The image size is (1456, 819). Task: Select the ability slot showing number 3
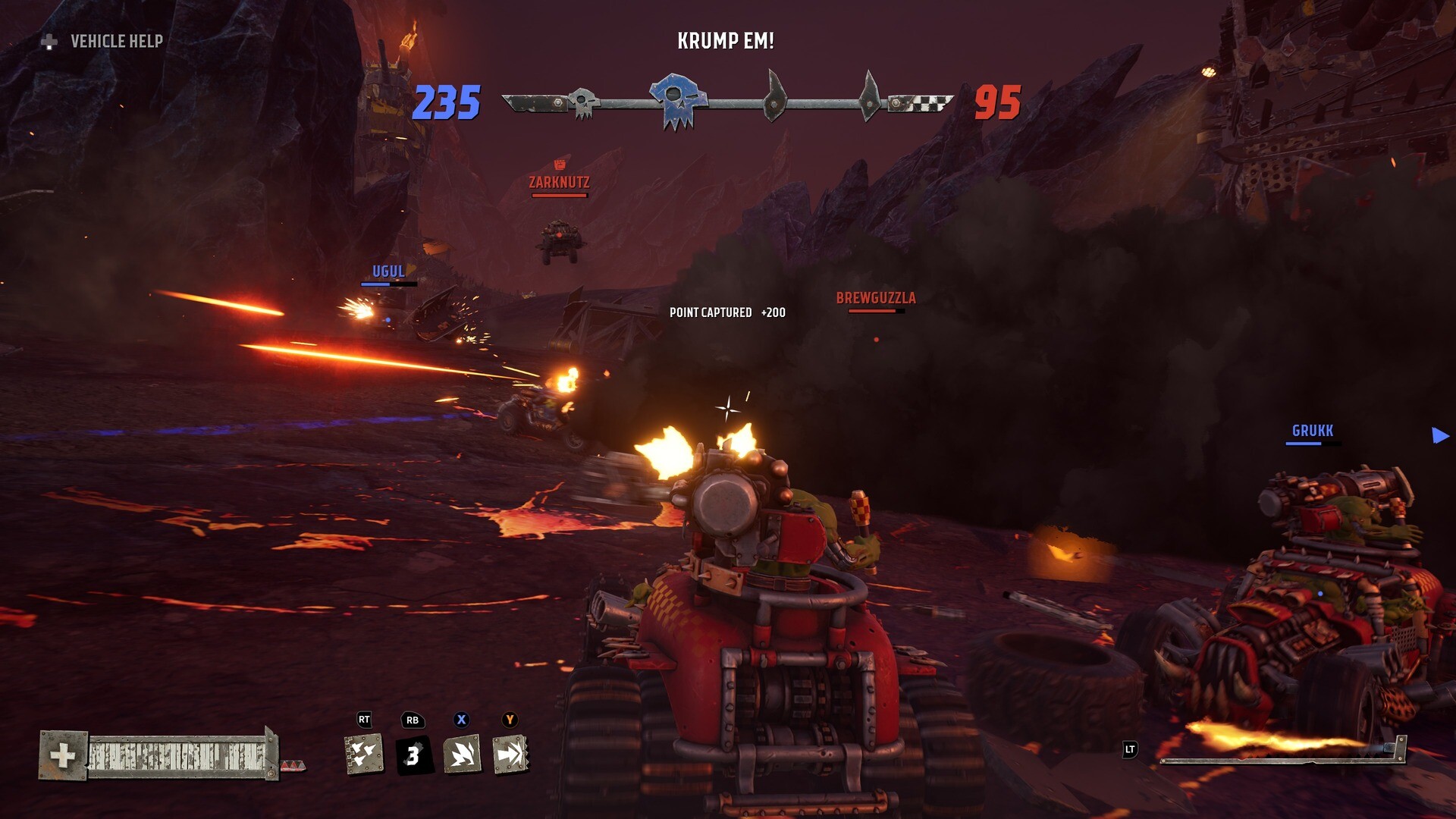(413, 755)
